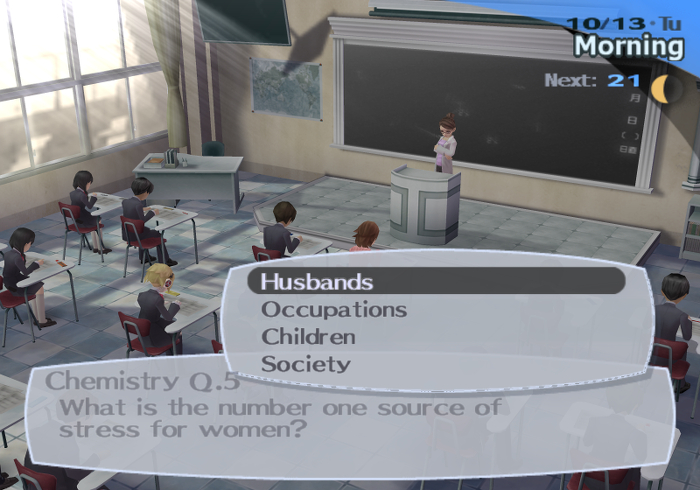Screen dimensions: 700x490
Task: Select Occupations as the answer
Action: pyautogui.click(x=334, y=309)
